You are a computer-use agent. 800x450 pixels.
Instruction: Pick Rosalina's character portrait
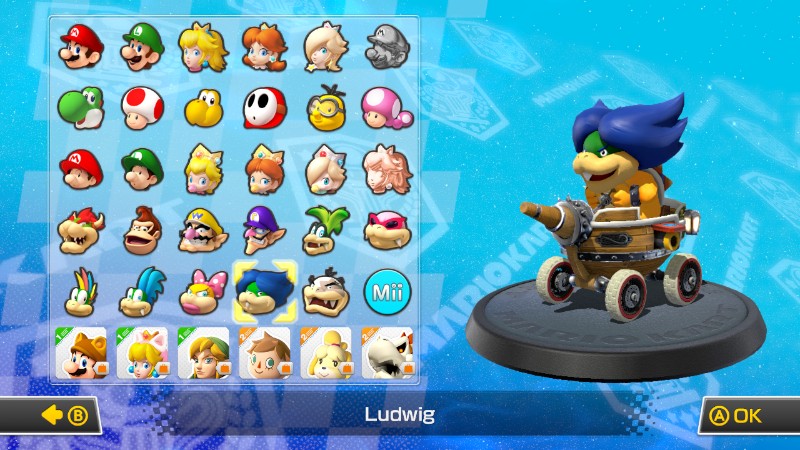[325, 46]
